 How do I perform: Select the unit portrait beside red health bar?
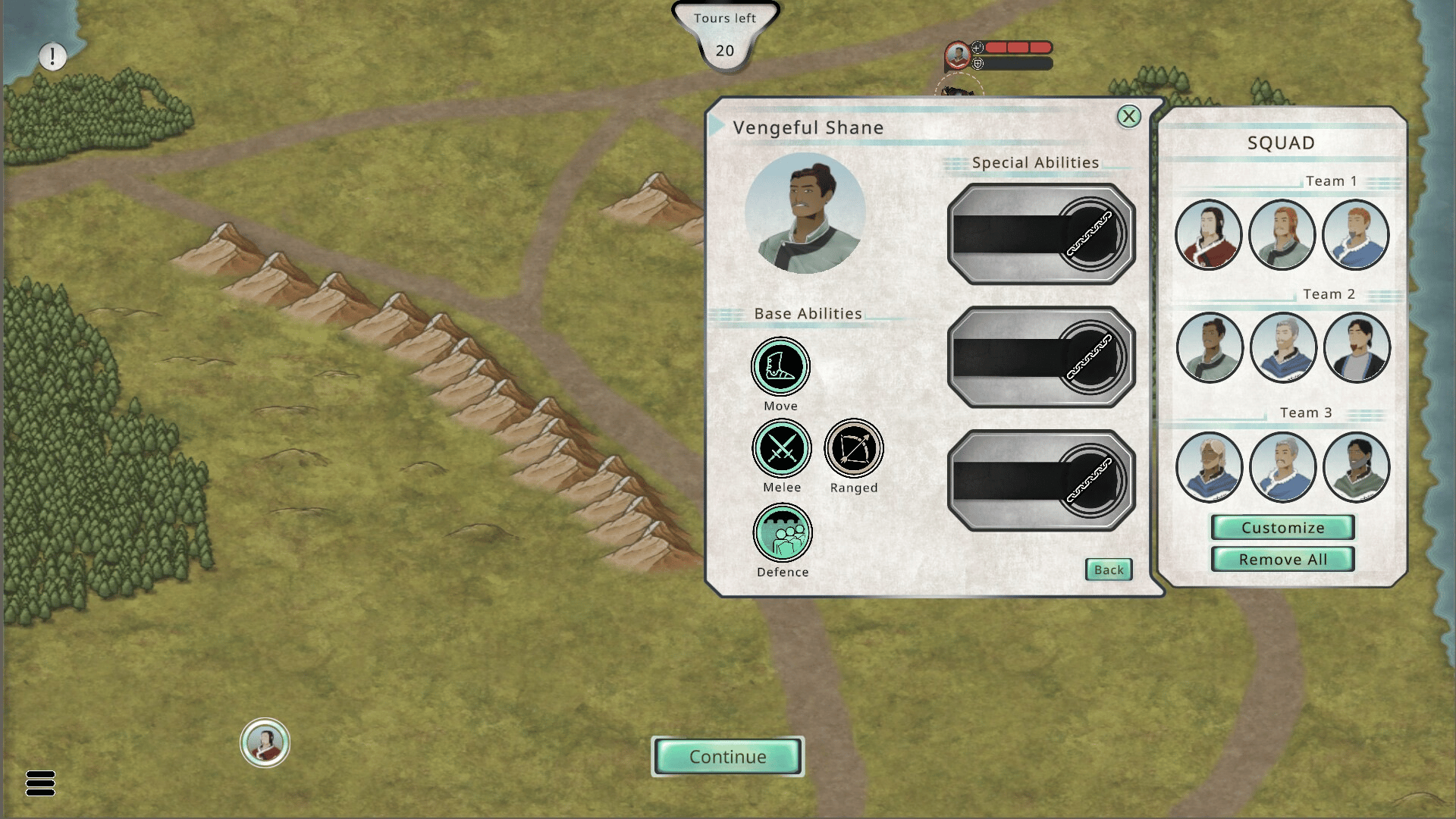(958, 55)
